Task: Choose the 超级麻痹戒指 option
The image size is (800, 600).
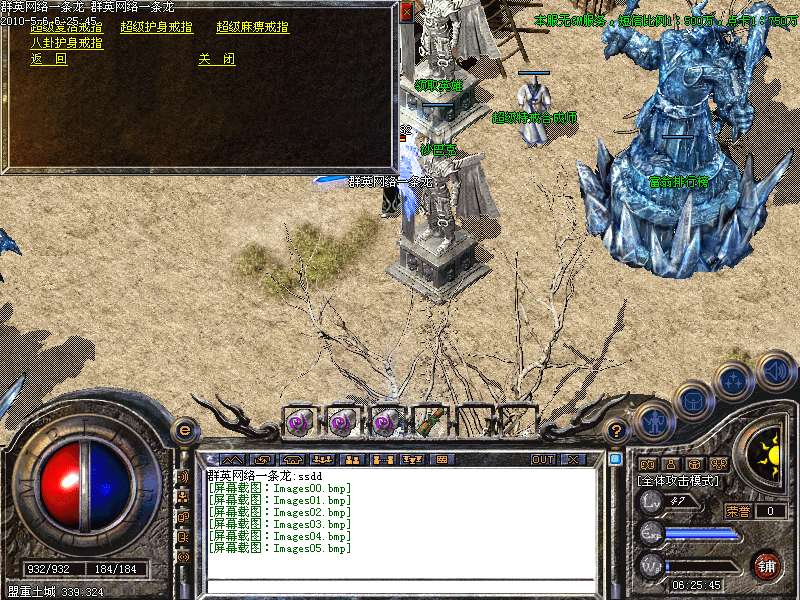Action: (x=252, y=27)
